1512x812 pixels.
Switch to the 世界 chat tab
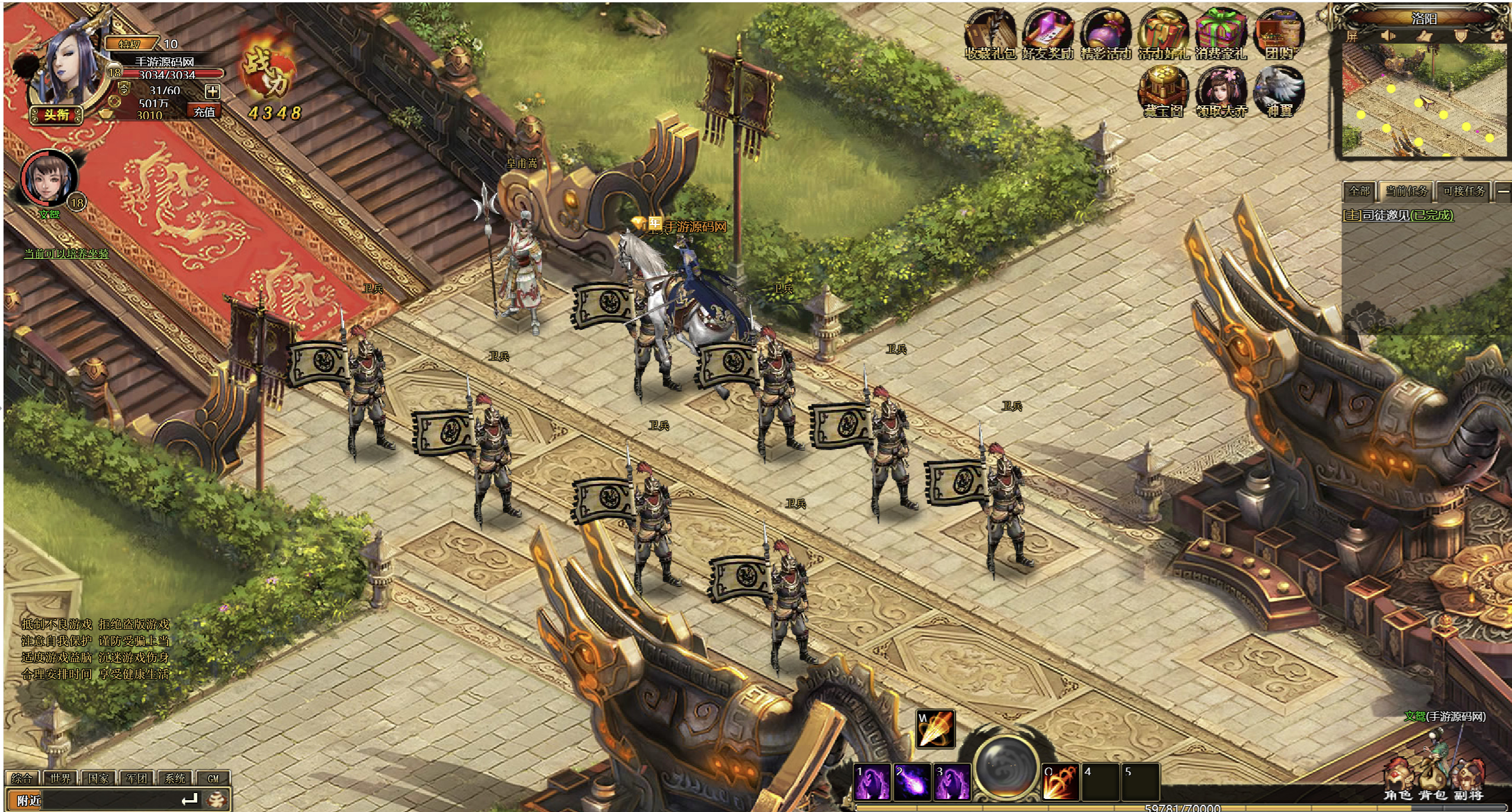tap(60, 778)
